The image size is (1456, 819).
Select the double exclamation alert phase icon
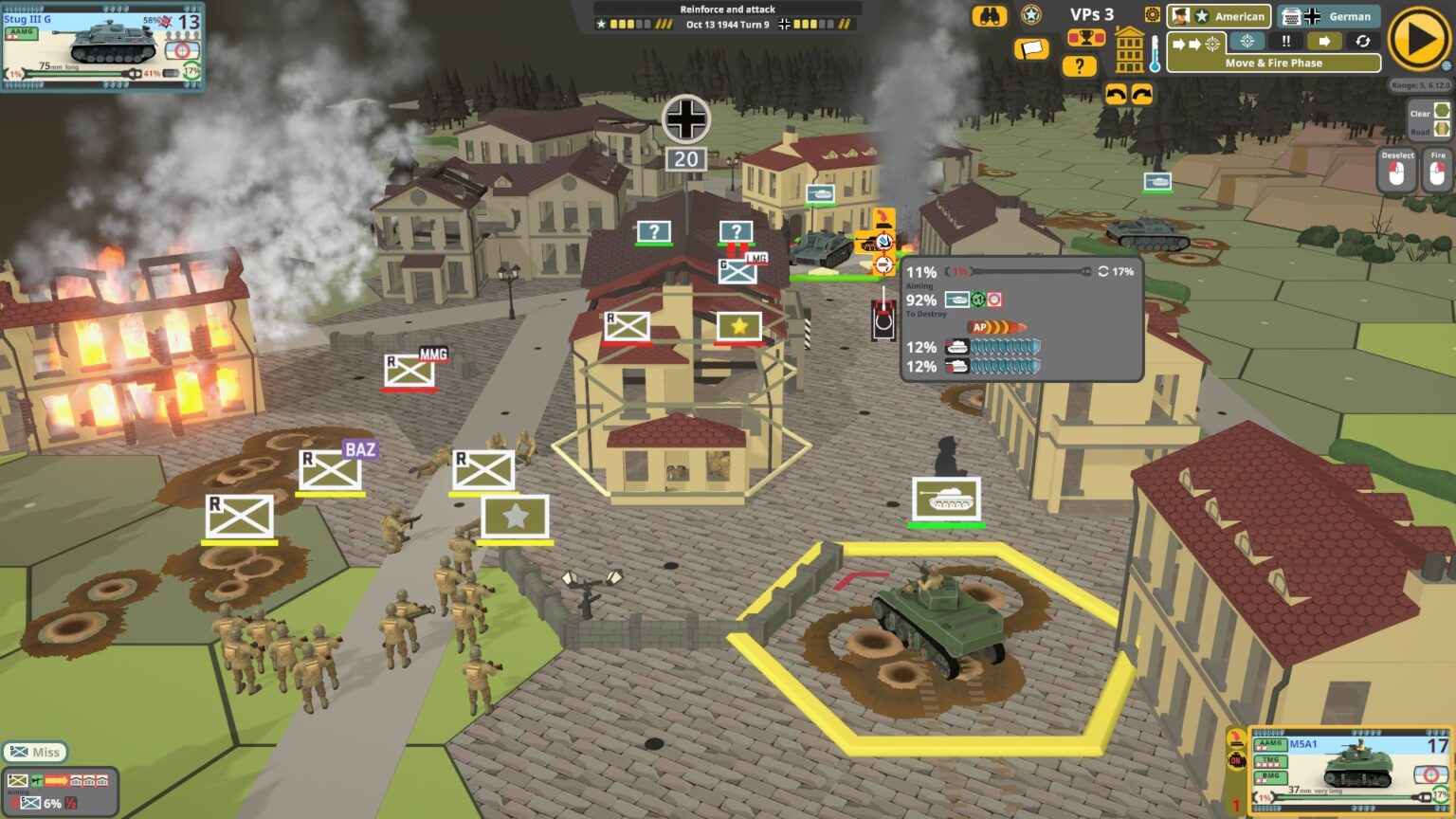point(1285,41)
